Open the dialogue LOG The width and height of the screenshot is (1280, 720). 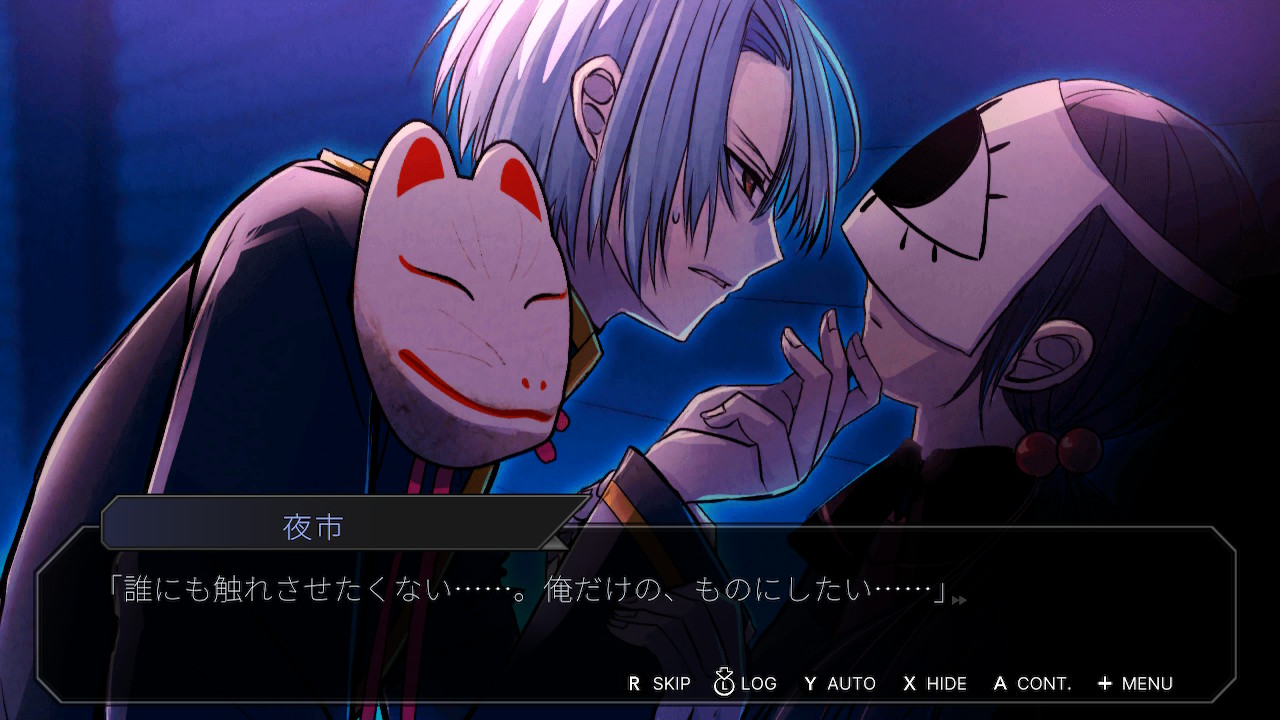746,684
